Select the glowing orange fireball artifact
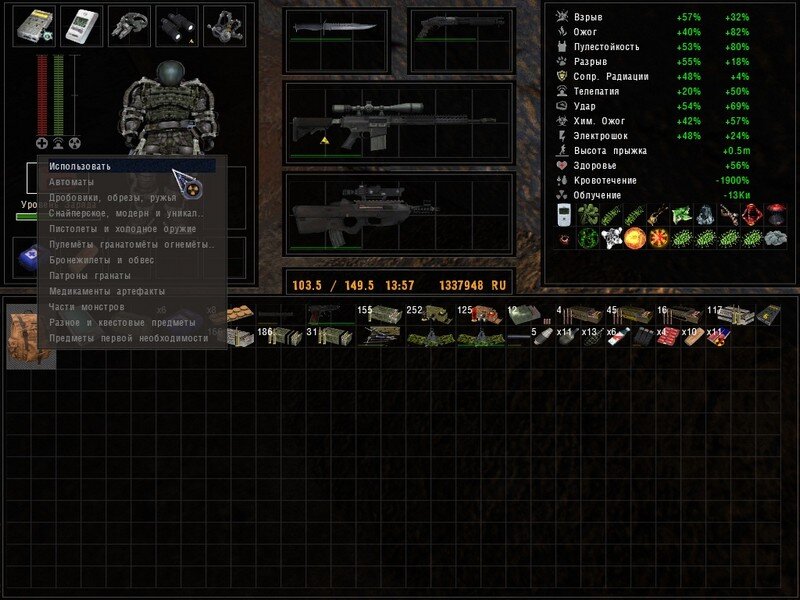The image size is (800, 600). coord(632,238)
